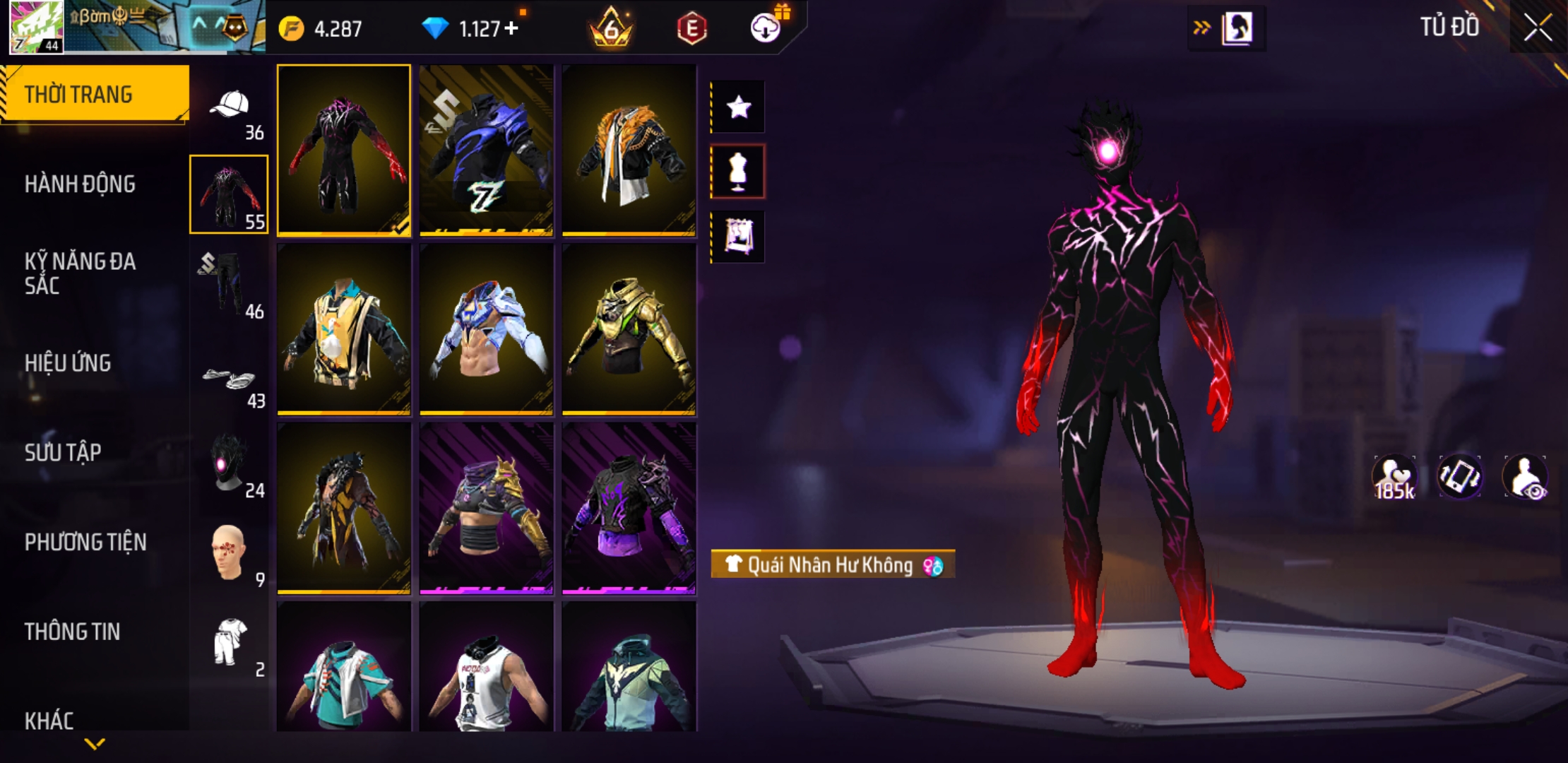Switch to the HÀNH ĐỘNG tab
This screenshot has height=763, width=1568.
coord(80,184)
